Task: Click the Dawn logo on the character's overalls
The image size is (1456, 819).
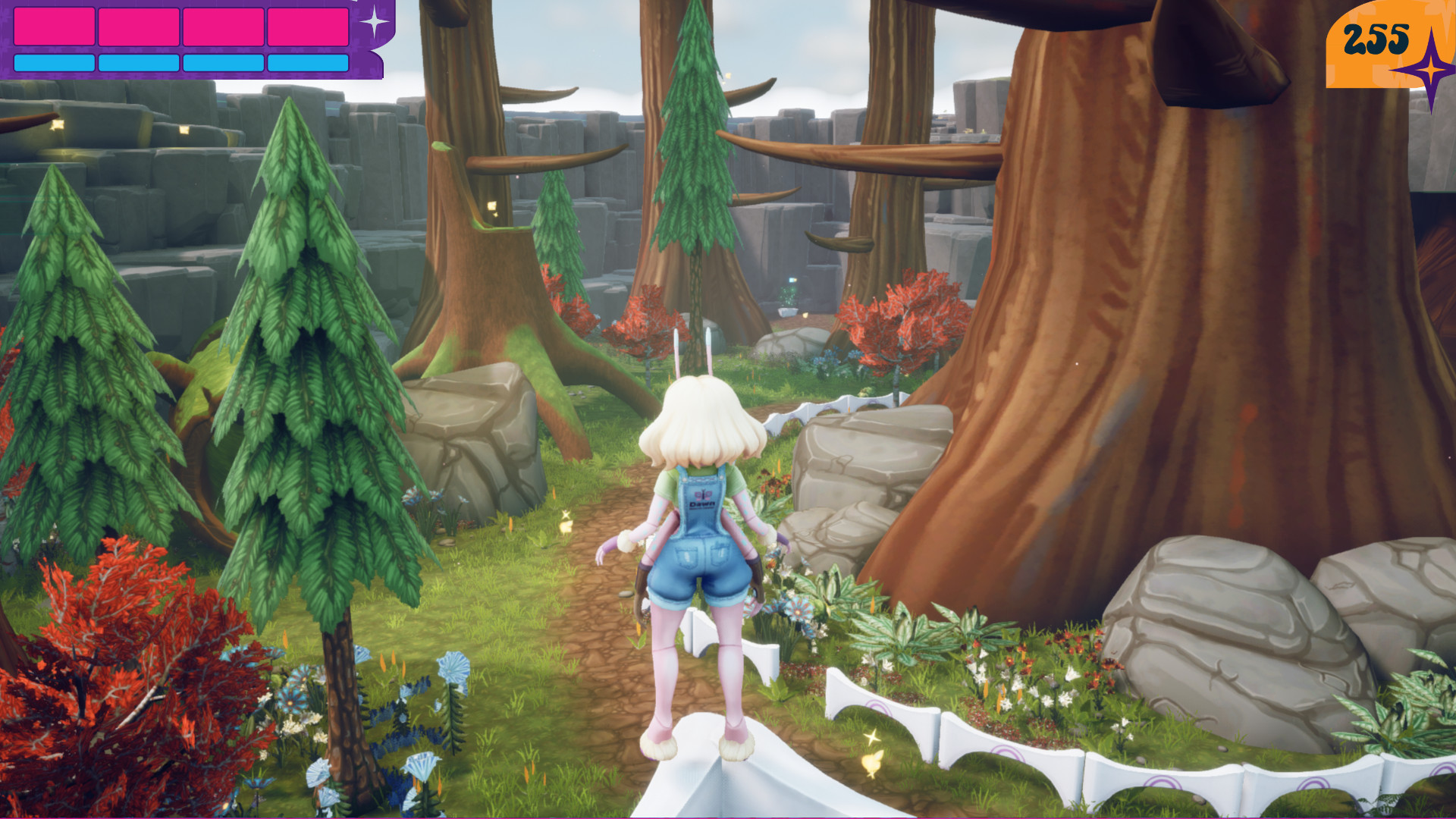Action: [x=701, y=497]
